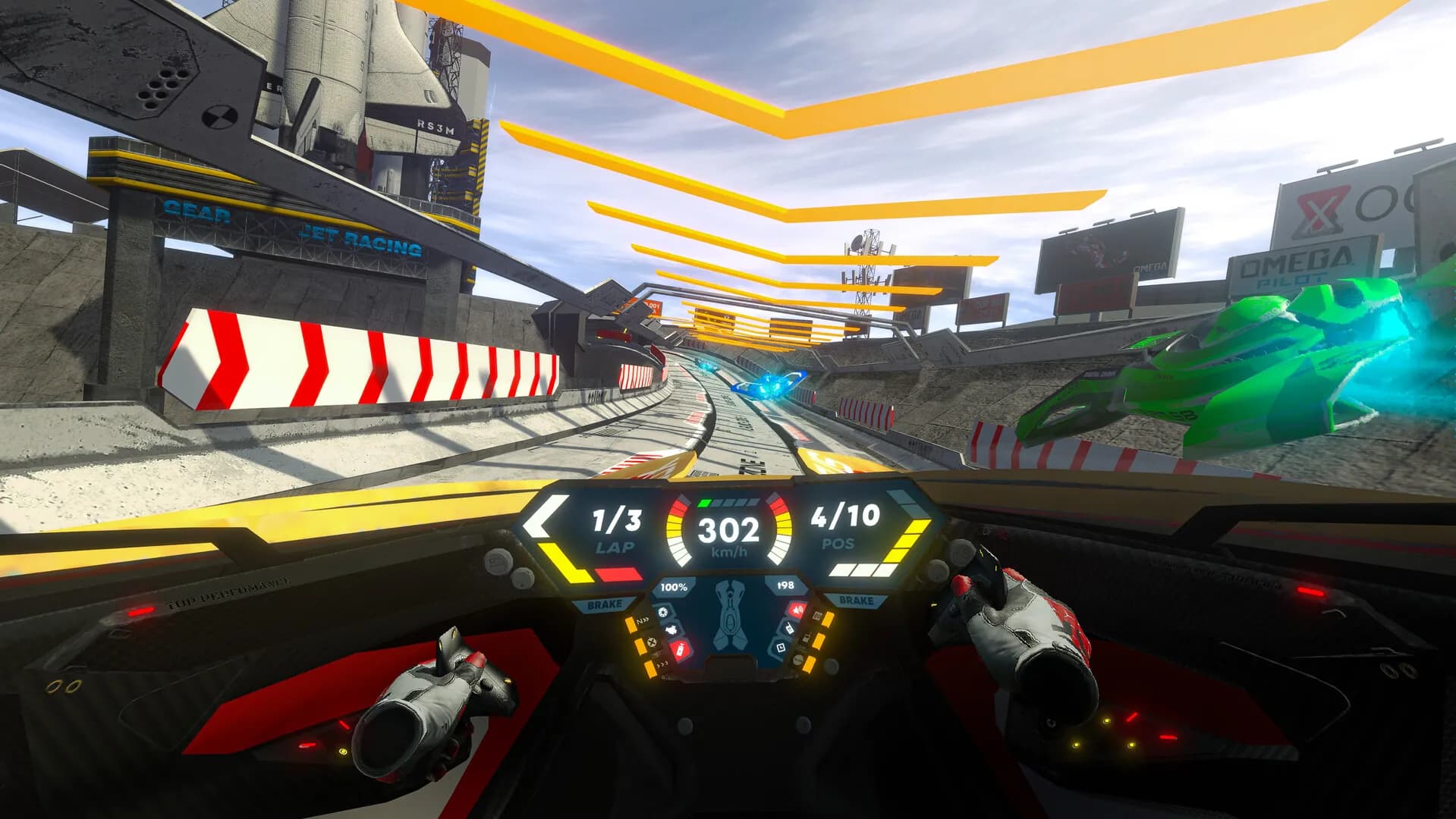Click the N>> shift indicator marking
Image resolution: width=1456 pixels, height=819 pixels.
pyautogui.click(x=643, y=621)
